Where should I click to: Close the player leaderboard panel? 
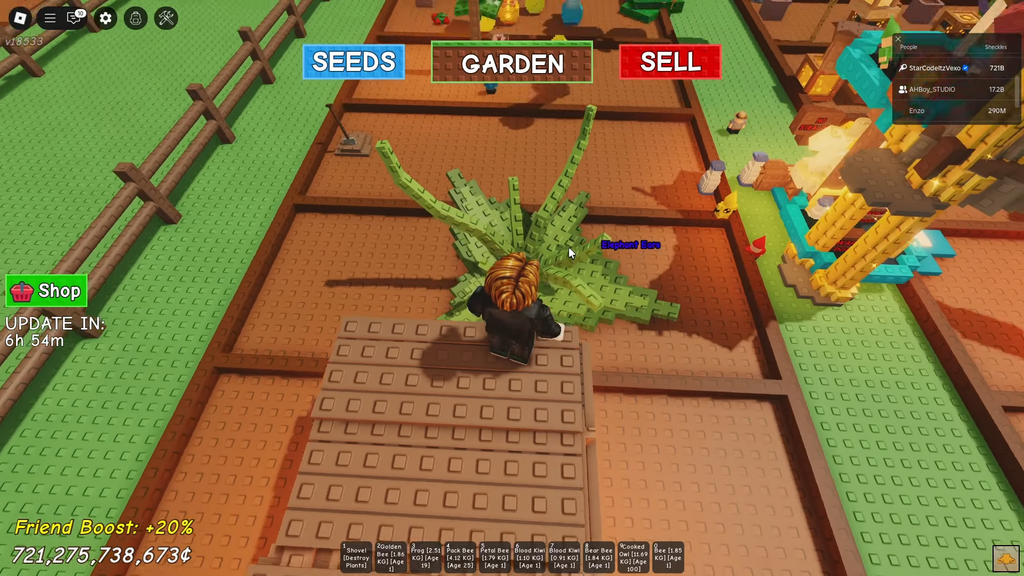pyautogui.click(x=898, y=39)
